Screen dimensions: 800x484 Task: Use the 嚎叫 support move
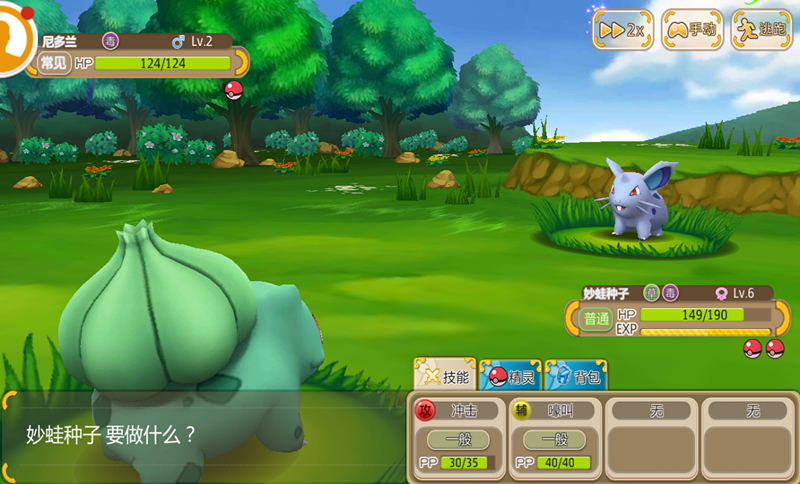point(554,435)
